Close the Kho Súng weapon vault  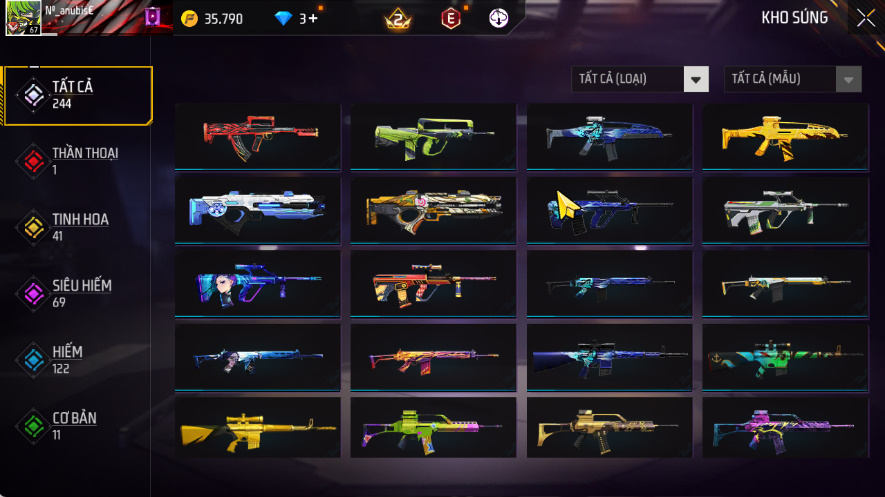865,18
